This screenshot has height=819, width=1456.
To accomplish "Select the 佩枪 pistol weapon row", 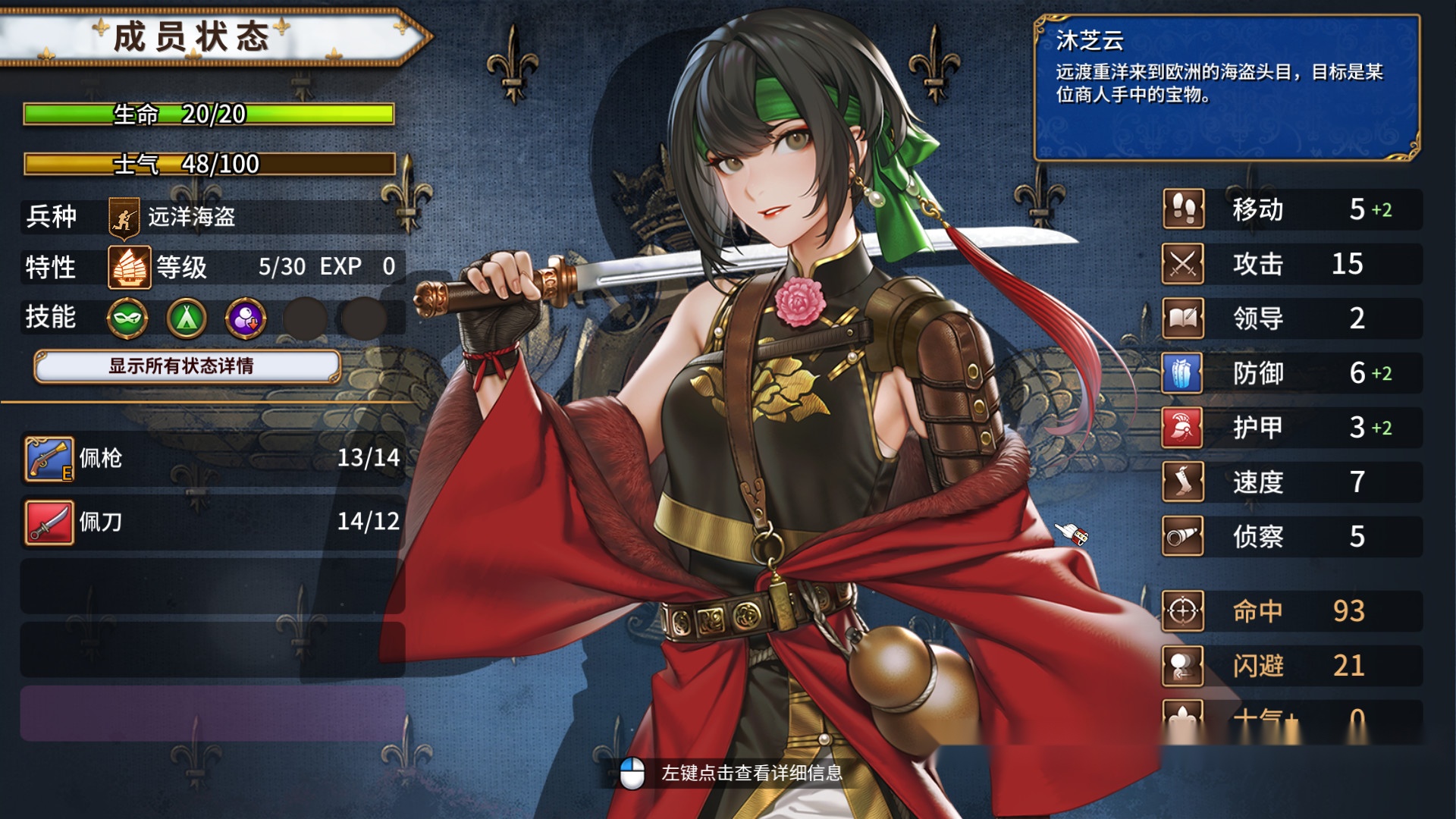I will pyautogui.click(x=212, y=458).
